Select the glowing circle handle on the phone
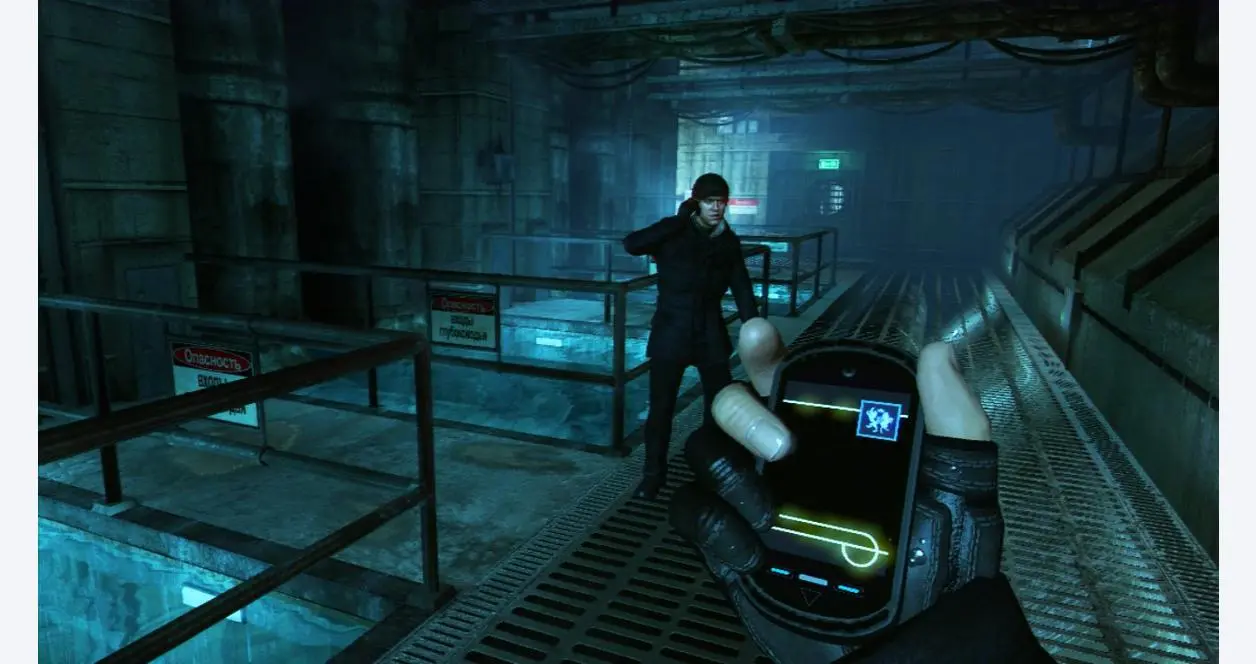The width and height of the screenshot is (1256, 664). 864,546
